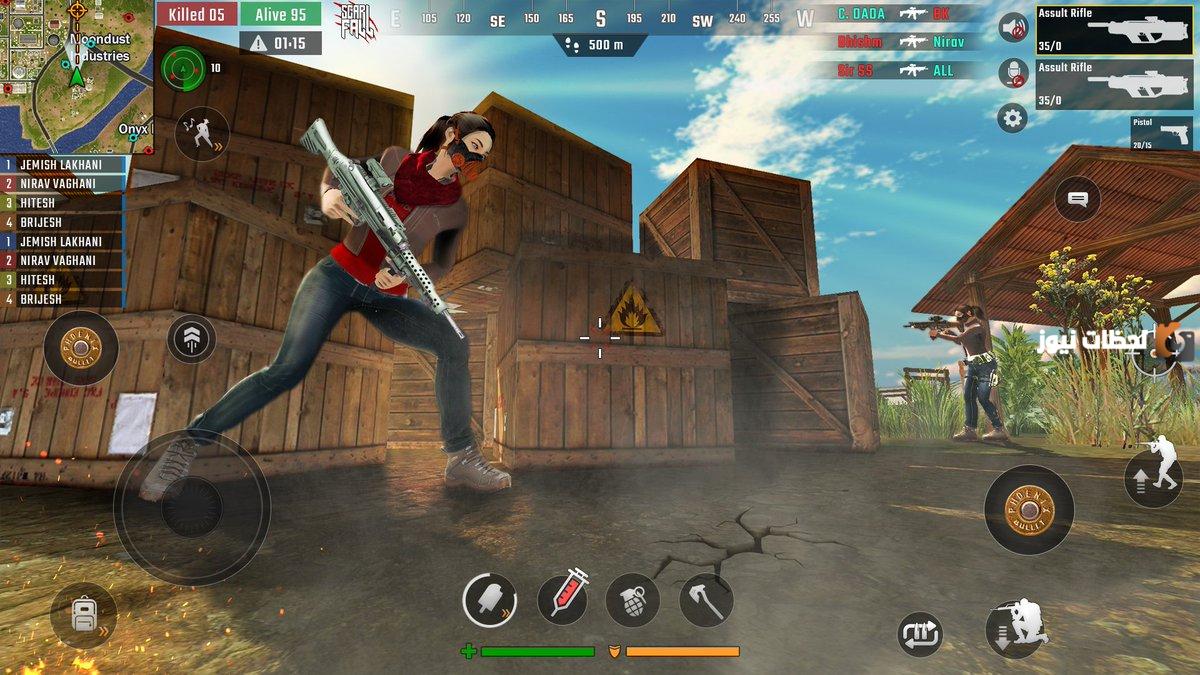Equip the axe melee weapon
1200x675 pixels.
706,600
